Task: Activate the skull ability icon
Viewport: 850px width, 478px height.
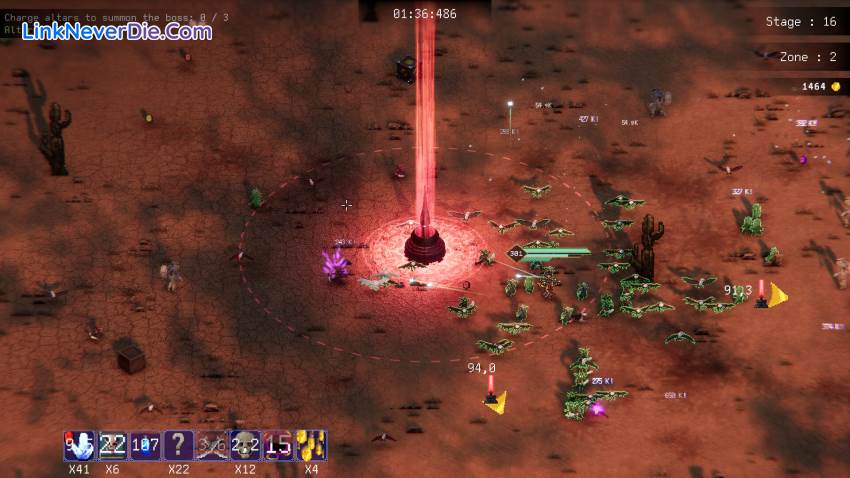Action: 245,445
